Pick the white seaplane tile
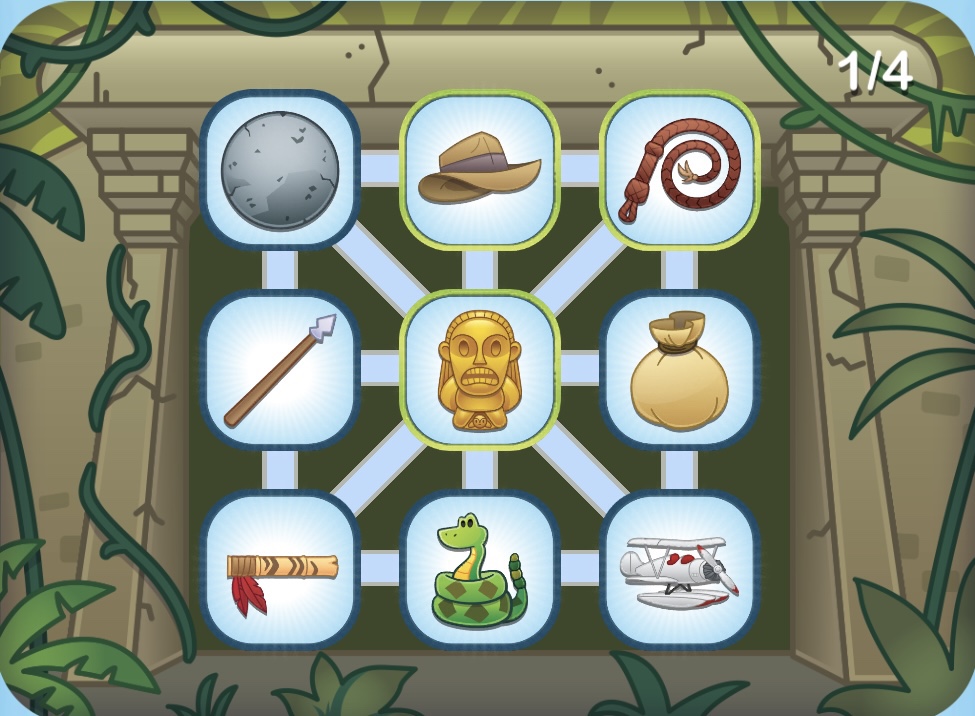The width and height of the screenshot is (975, 716). (680, 569)
